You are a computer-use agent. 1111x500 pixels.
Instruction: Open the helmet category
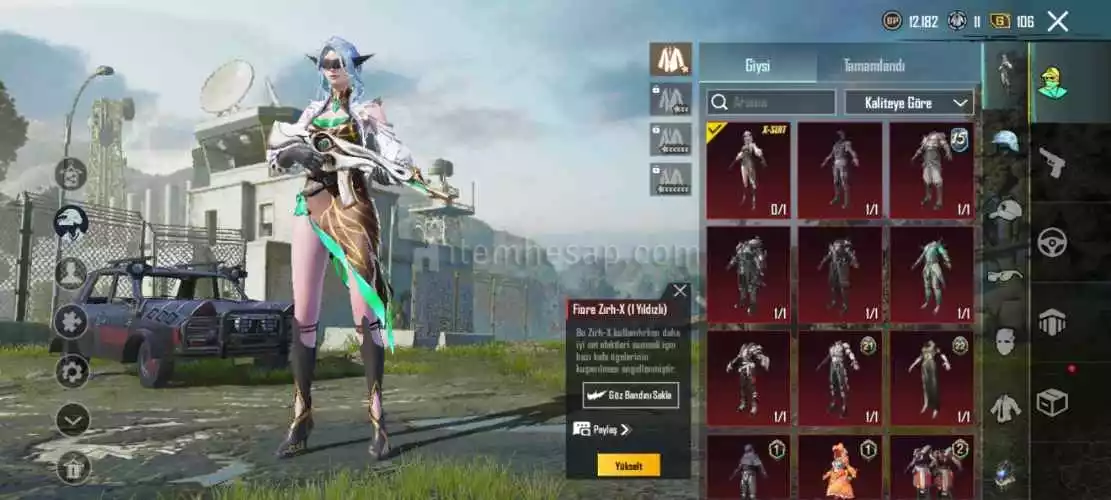coord(1005,141)
